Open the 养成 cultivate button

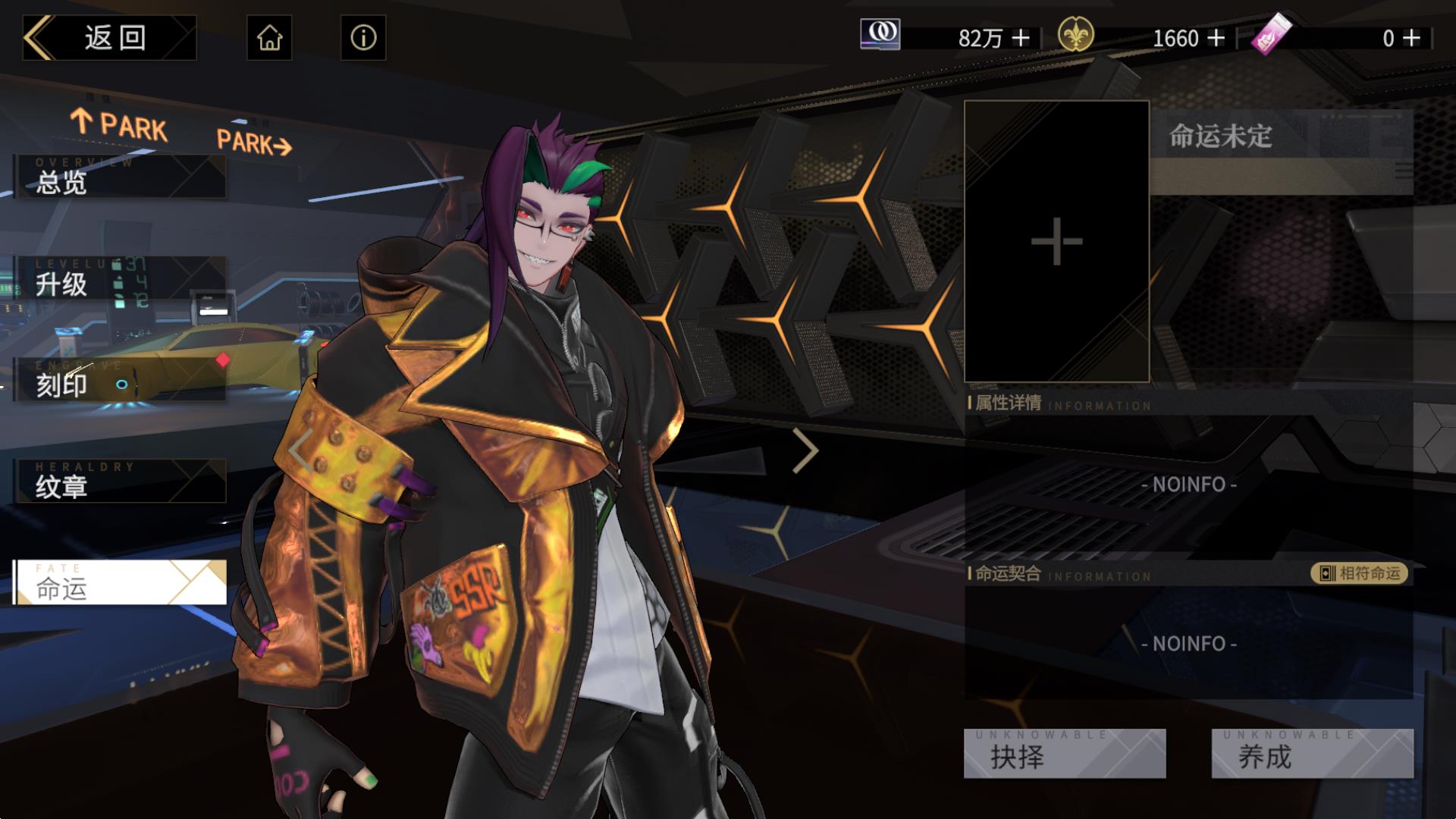1312,755
